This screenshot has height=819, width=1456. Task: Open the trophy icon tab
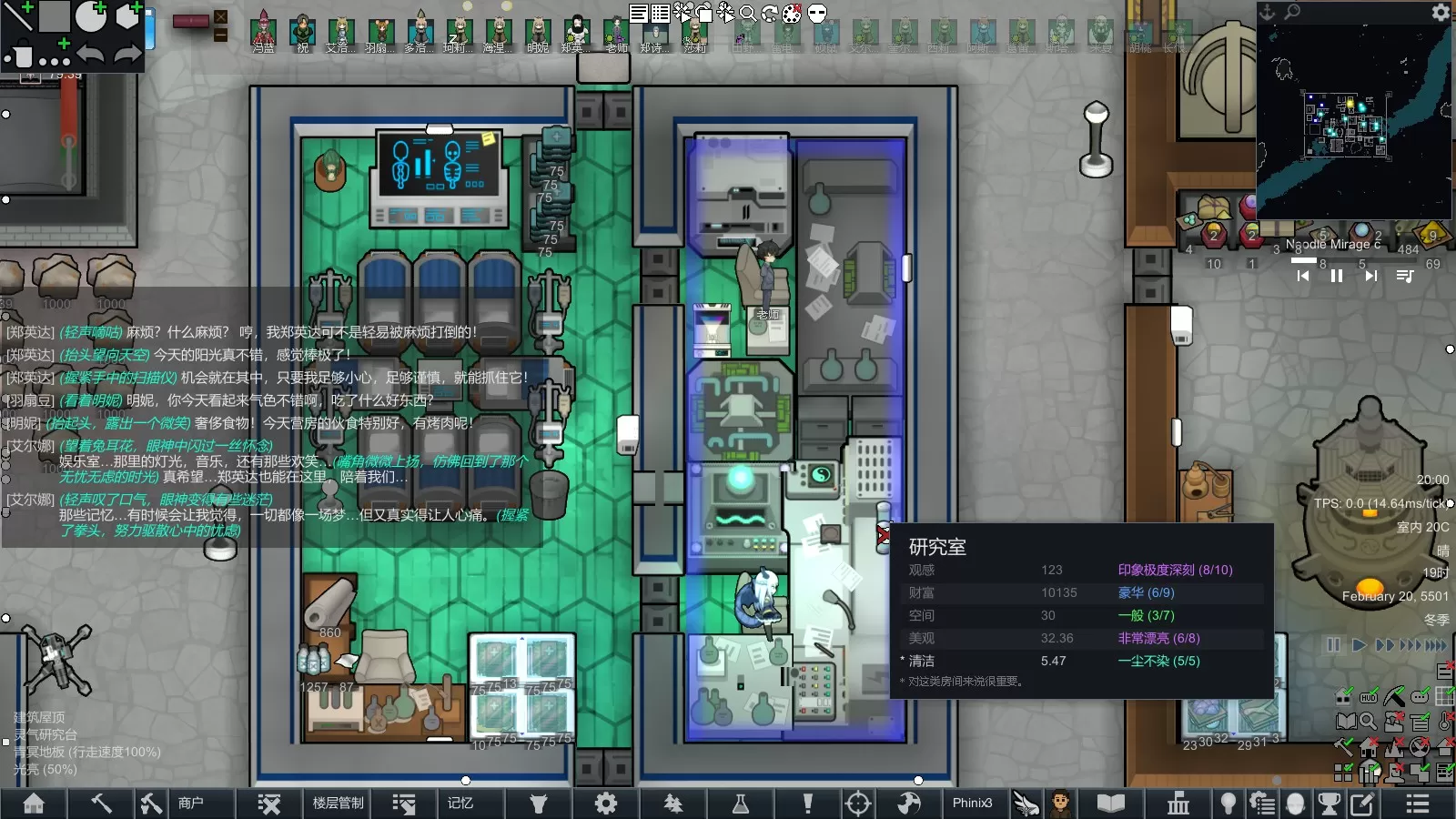(1330, 803)
